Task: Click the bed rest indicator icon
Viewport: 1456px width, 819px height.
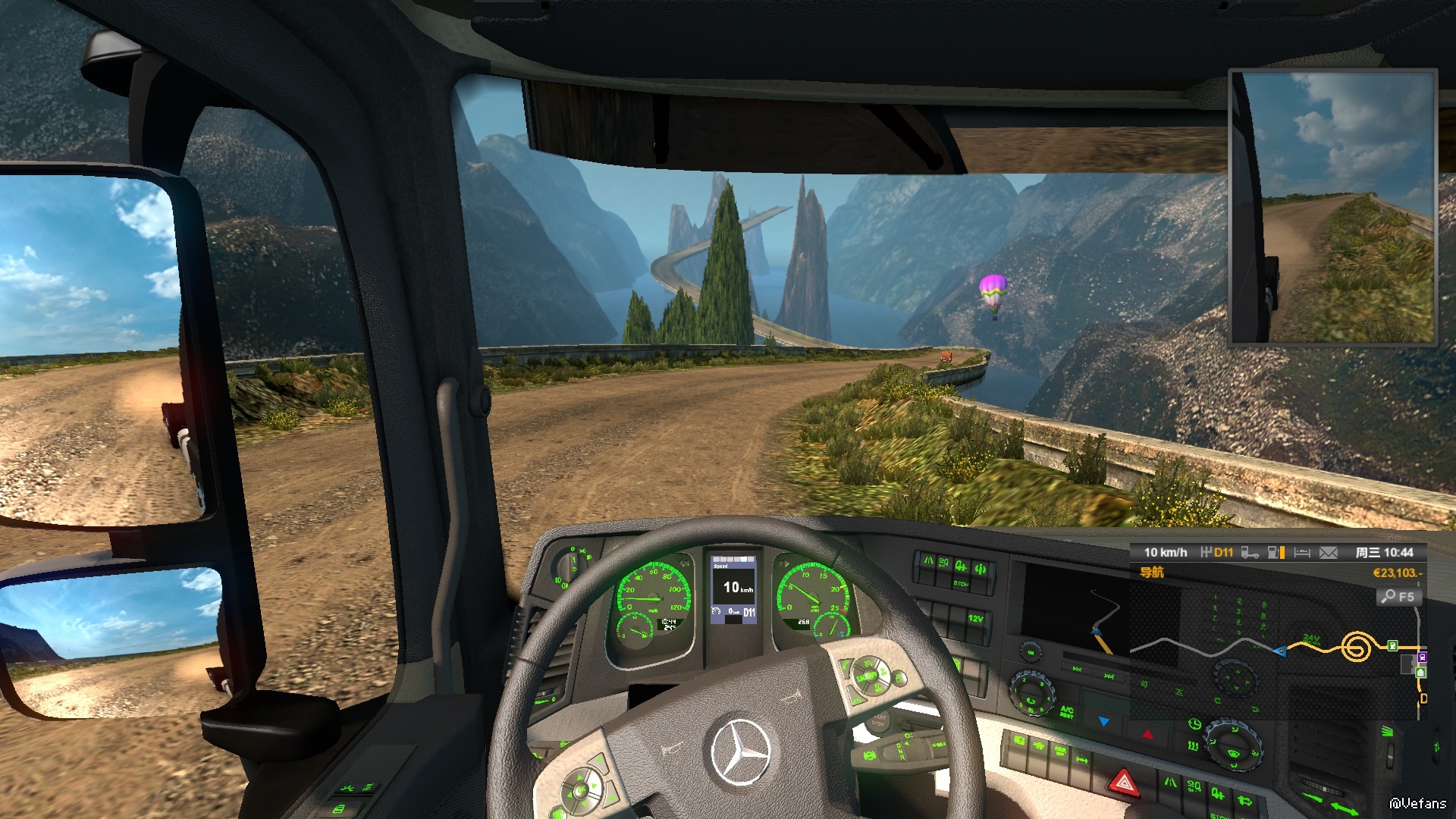Action: [1302, 553]
